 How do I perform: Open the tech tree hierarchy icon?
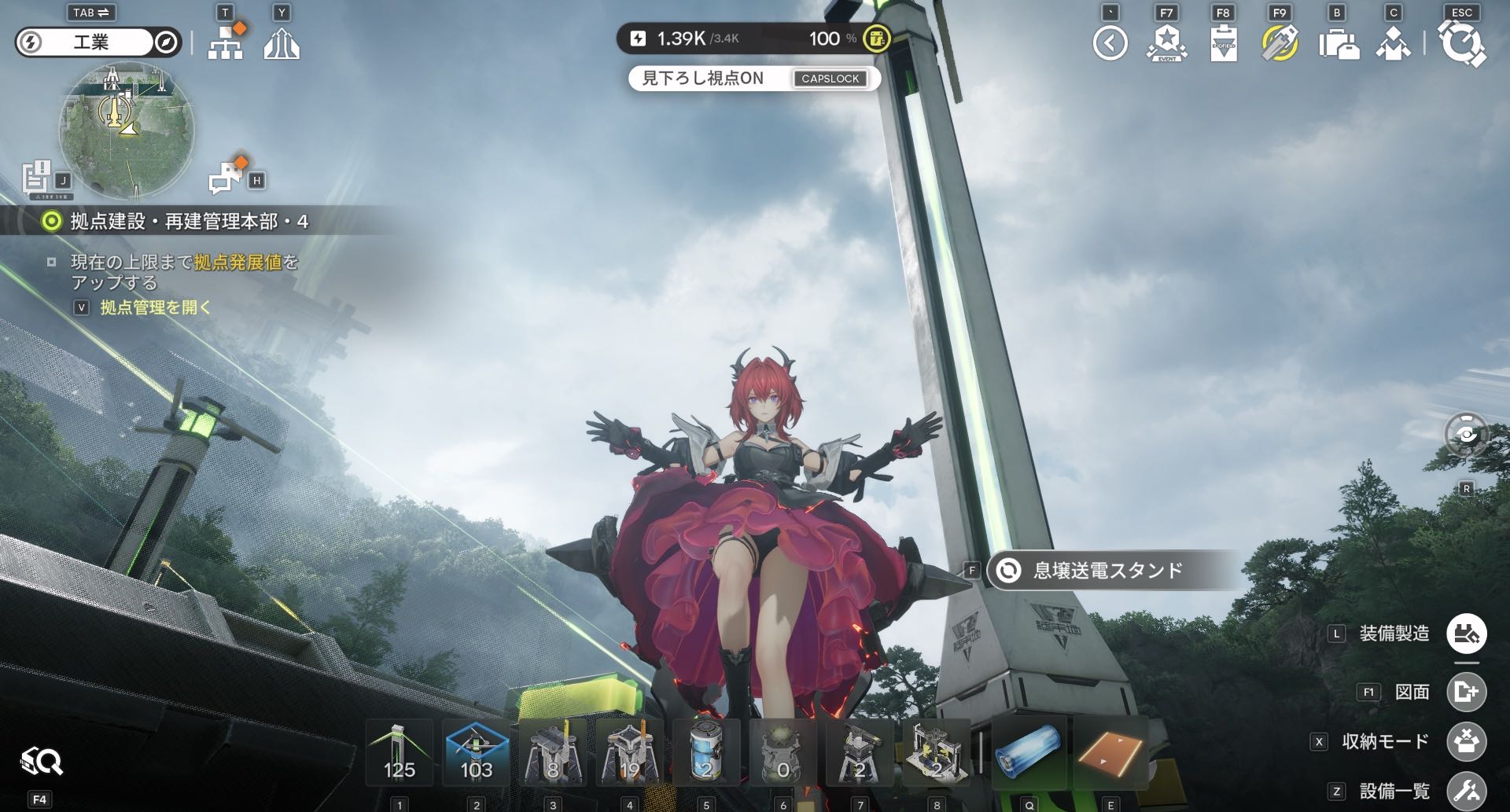(x=226, y=42)
